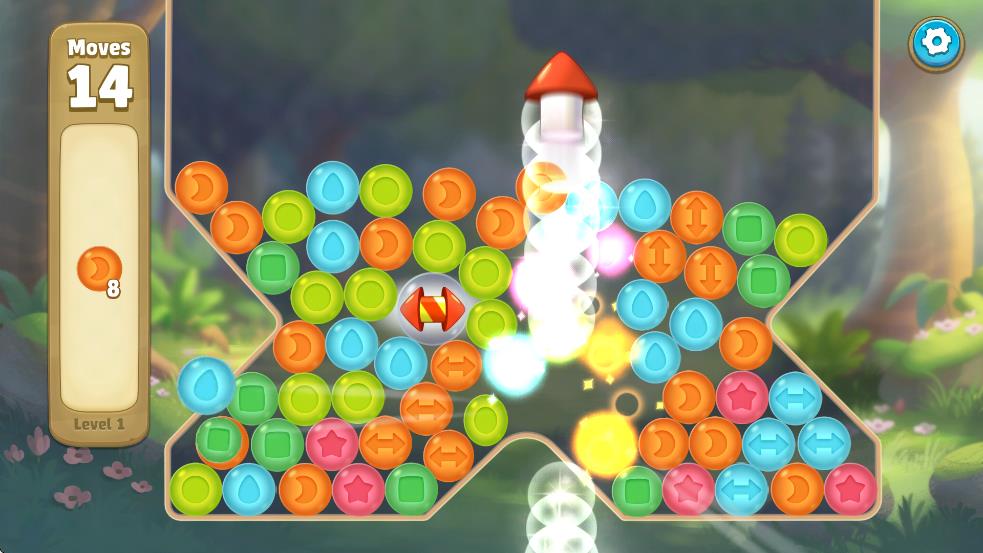Viewport: 983px width, 553px height.
Task: Select the orange moon goal tracker
Action: pos(100,270)
